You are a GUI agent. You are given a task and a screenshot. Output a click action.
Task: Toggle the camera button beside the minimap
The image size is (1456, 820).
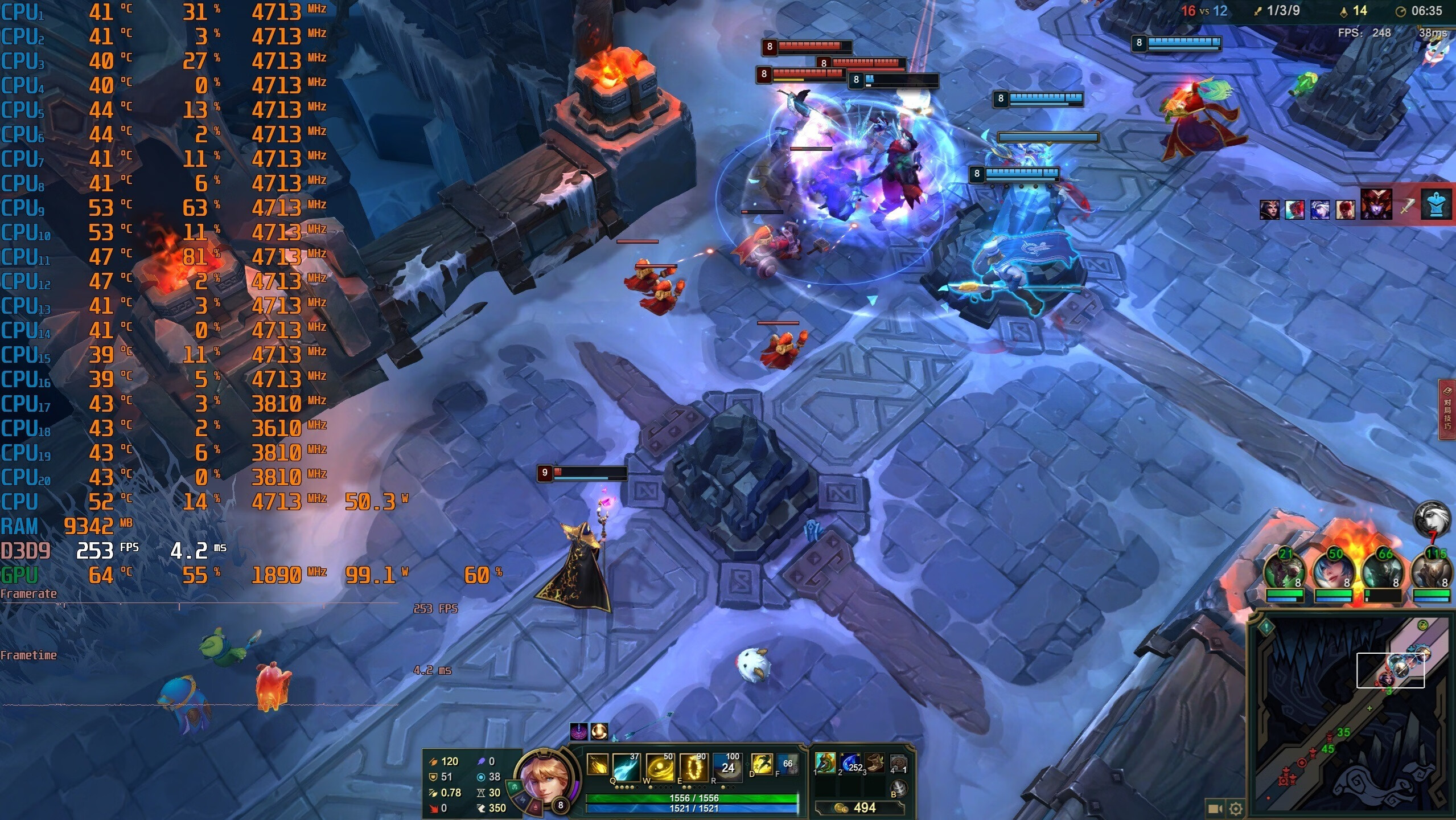click(1215, 808)
